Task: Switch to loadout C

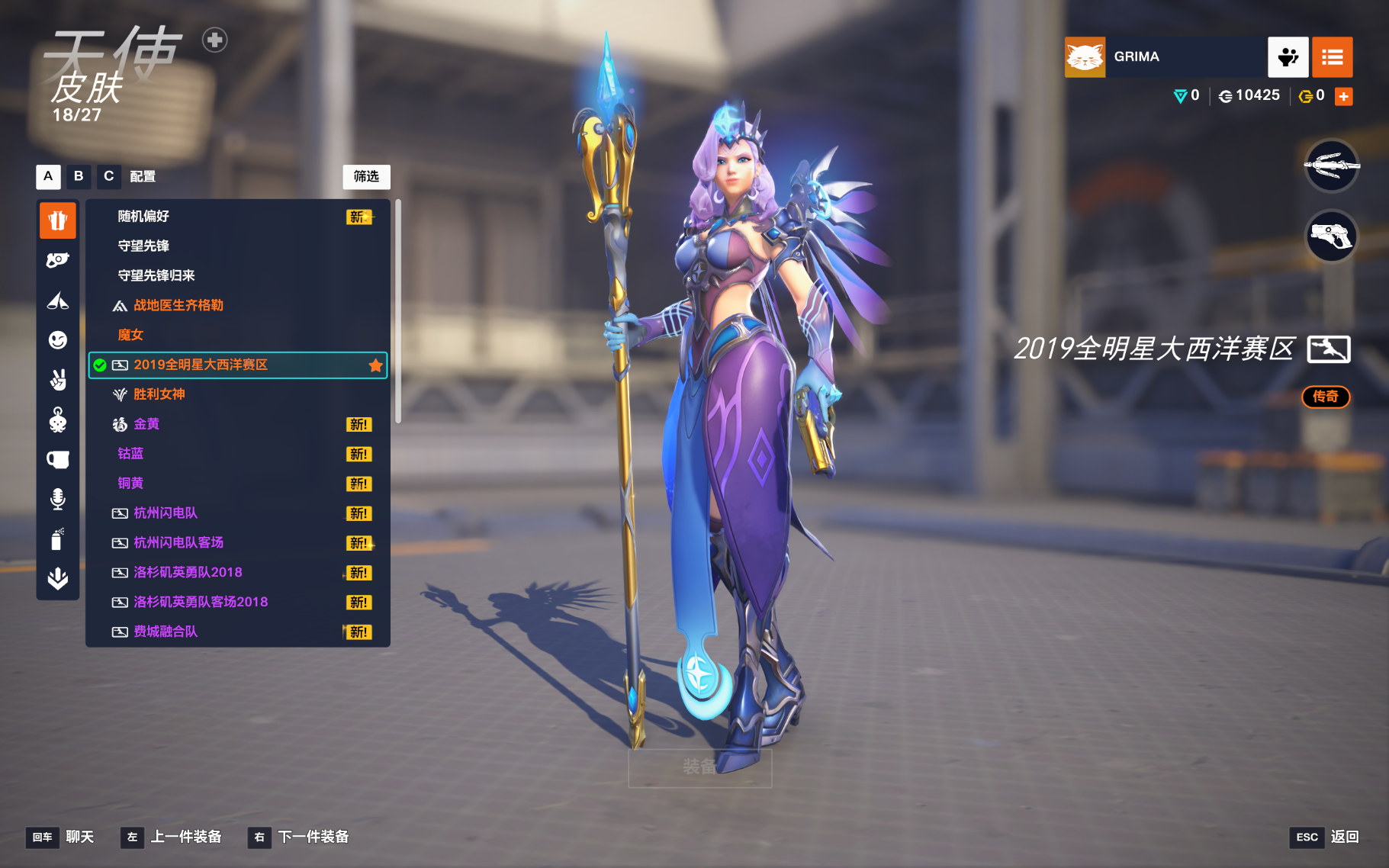Action: coord(109,176)
